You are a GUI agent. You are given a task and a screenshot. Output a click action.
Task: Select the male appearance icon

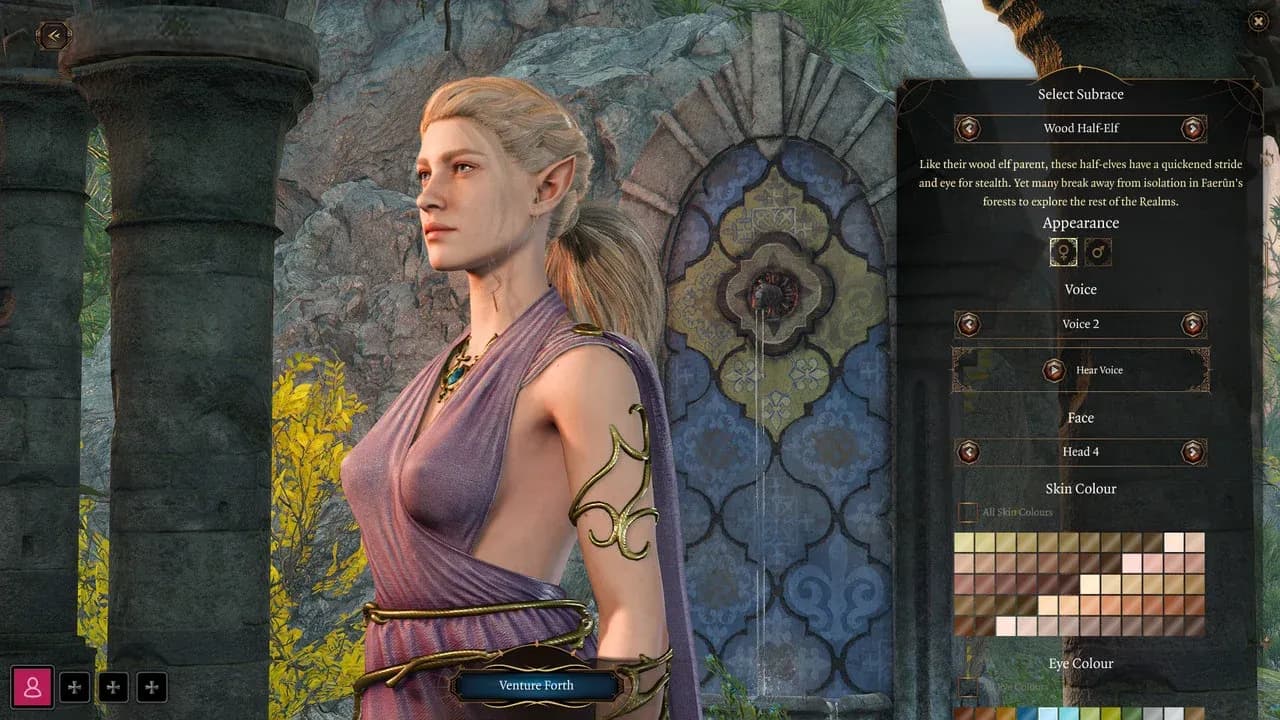point(1098,253)
